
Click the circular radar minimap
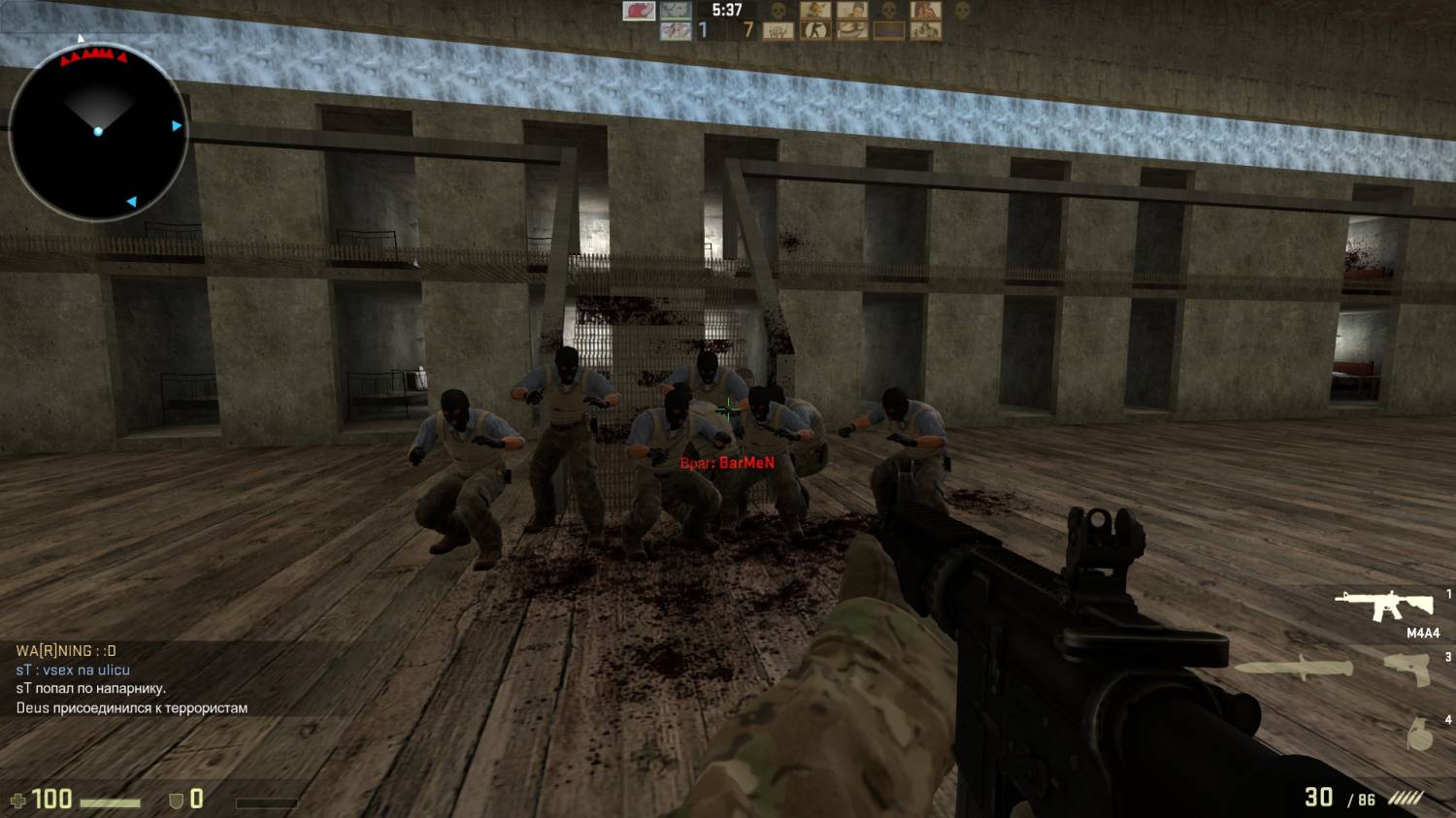[98, 131]
